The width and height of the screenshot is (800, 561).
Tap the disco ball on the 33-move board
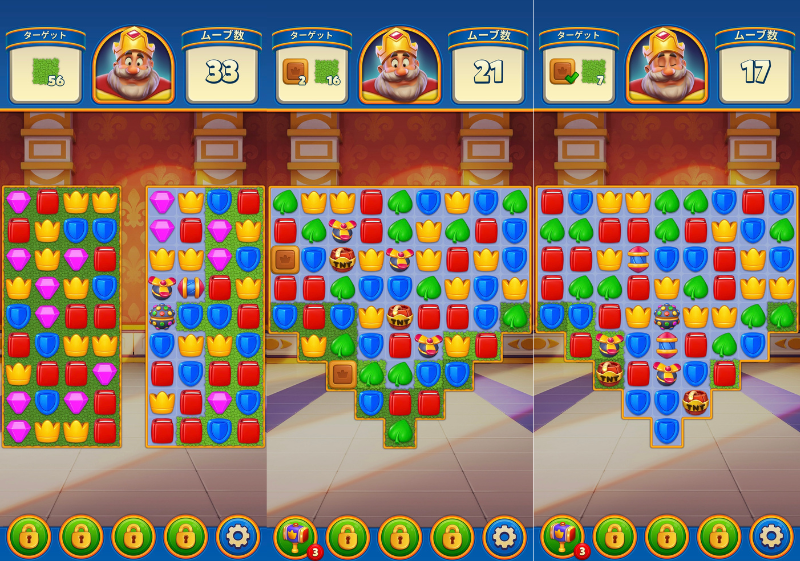(x=162, y=317)
